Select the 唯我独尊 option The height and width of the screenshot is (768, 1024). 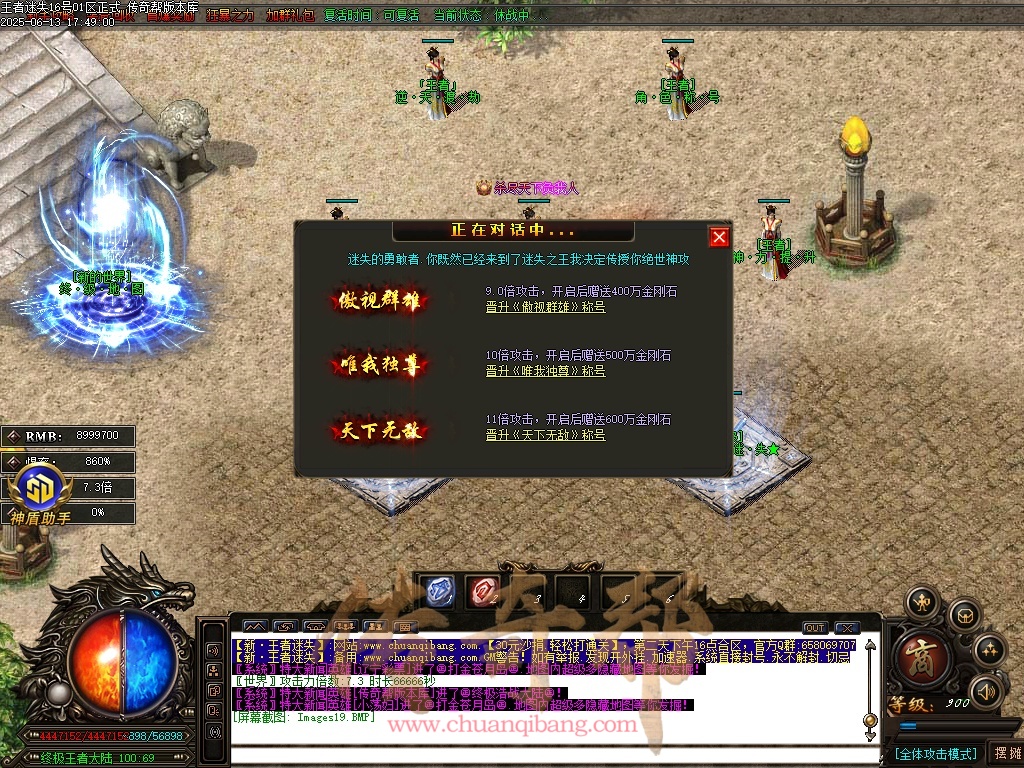pos(380,364)
